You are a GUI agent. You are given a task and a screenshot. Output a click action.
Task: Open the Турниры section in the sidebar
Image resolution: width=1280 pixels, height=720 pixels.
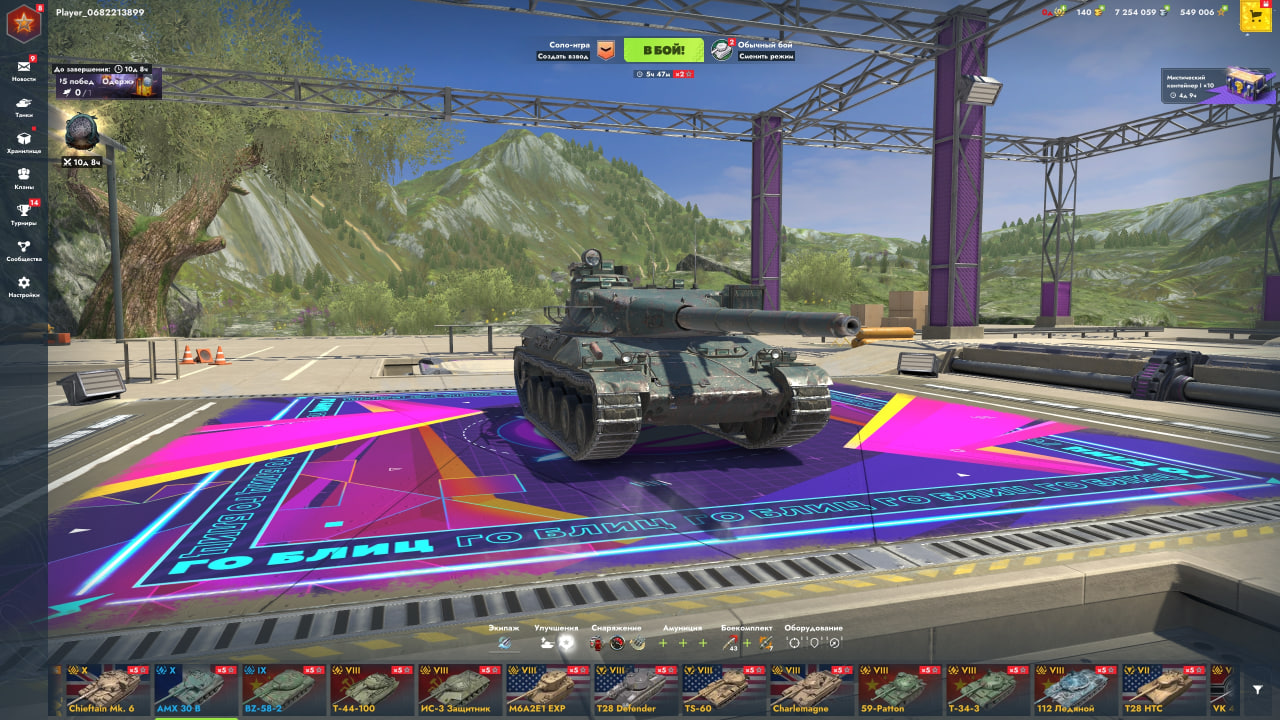pyautogui.click(x=23, y=207)
